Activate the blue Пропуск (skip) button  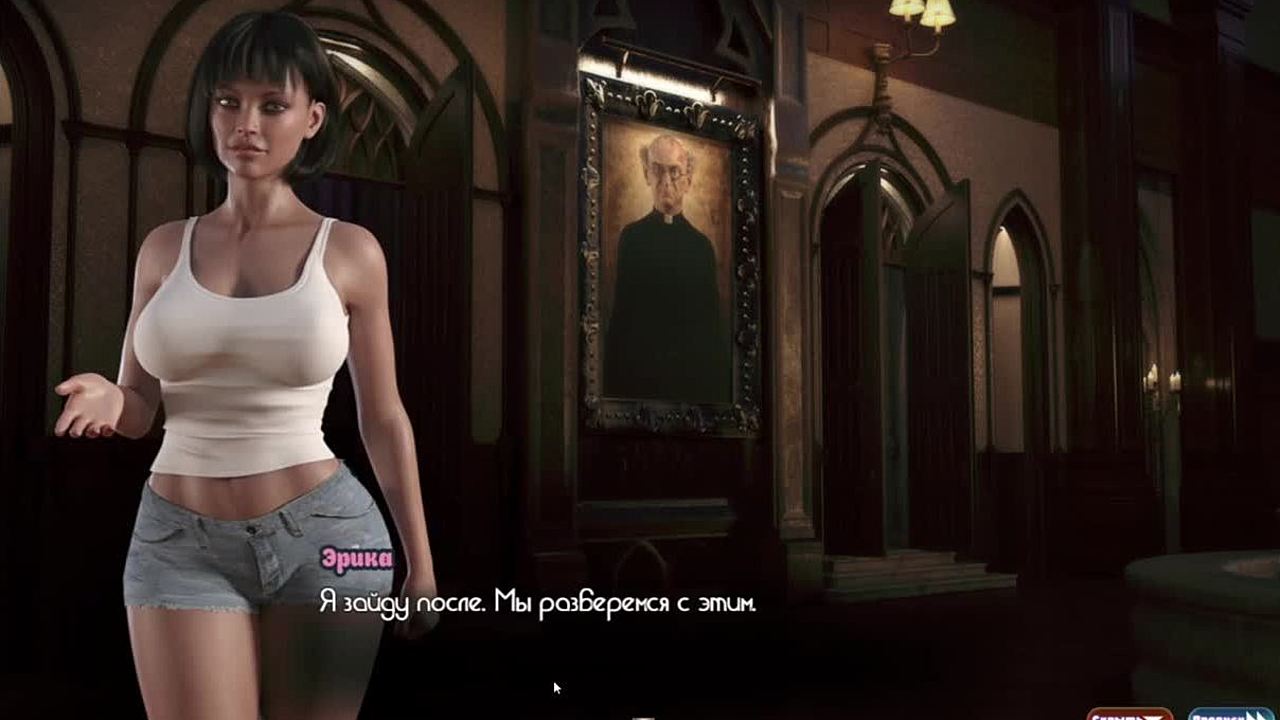pyautogui.click(x=1230, y=714)
